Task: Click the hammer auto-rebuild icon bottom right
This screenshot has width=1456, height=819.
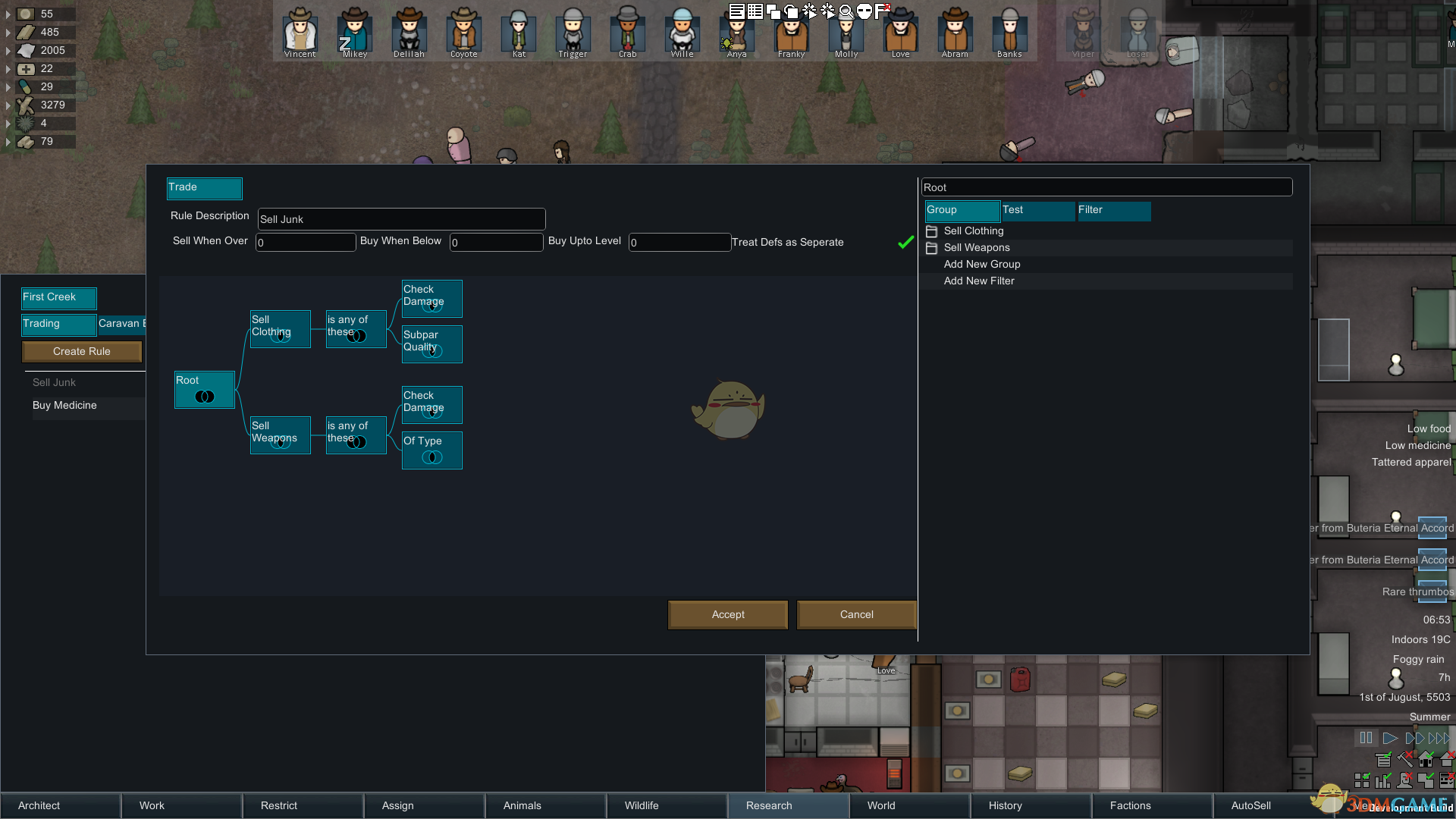Action: coord(1404,759)
